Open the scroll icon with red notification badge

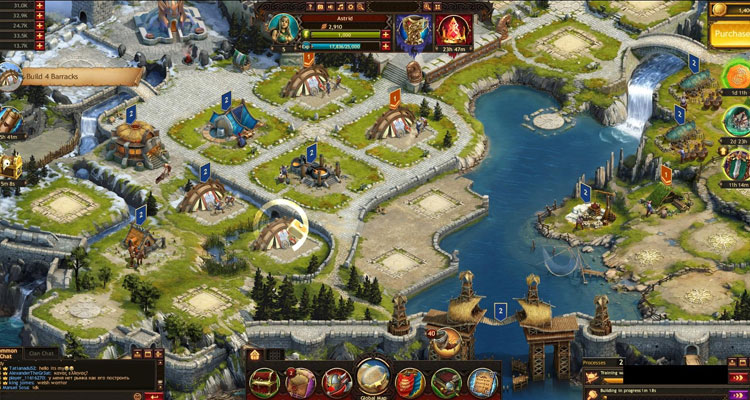[301, 381]
